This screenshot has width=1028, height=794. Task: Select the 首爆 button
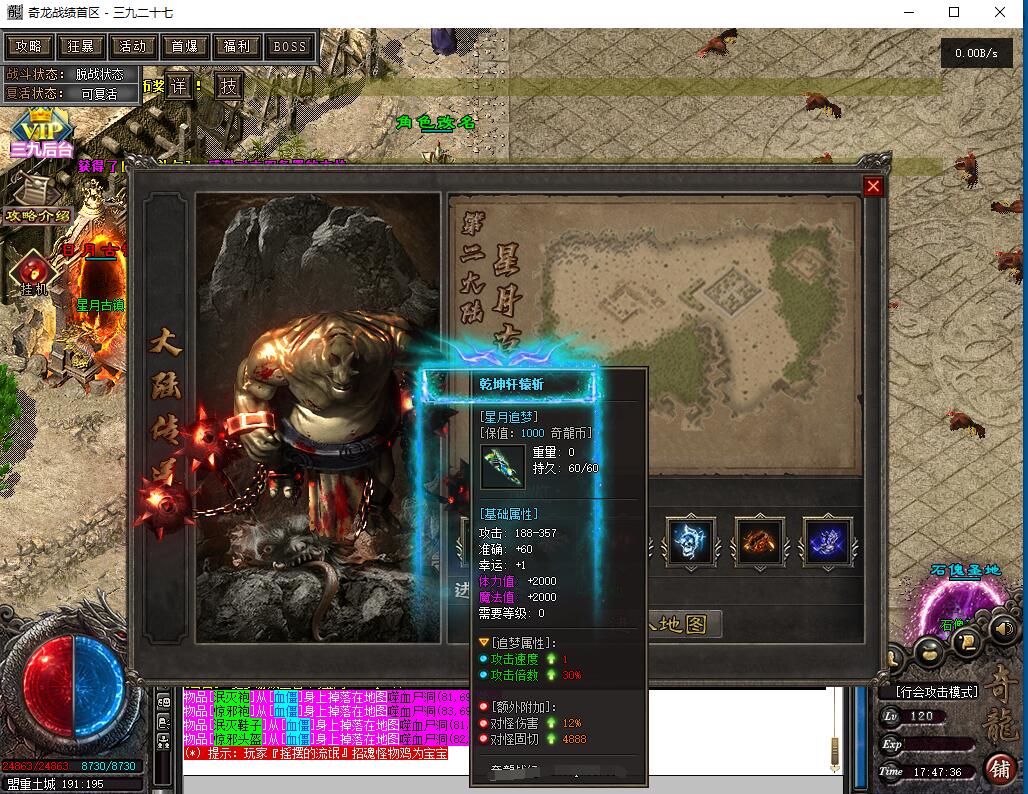pyautogui.click(x=185, y=46)
